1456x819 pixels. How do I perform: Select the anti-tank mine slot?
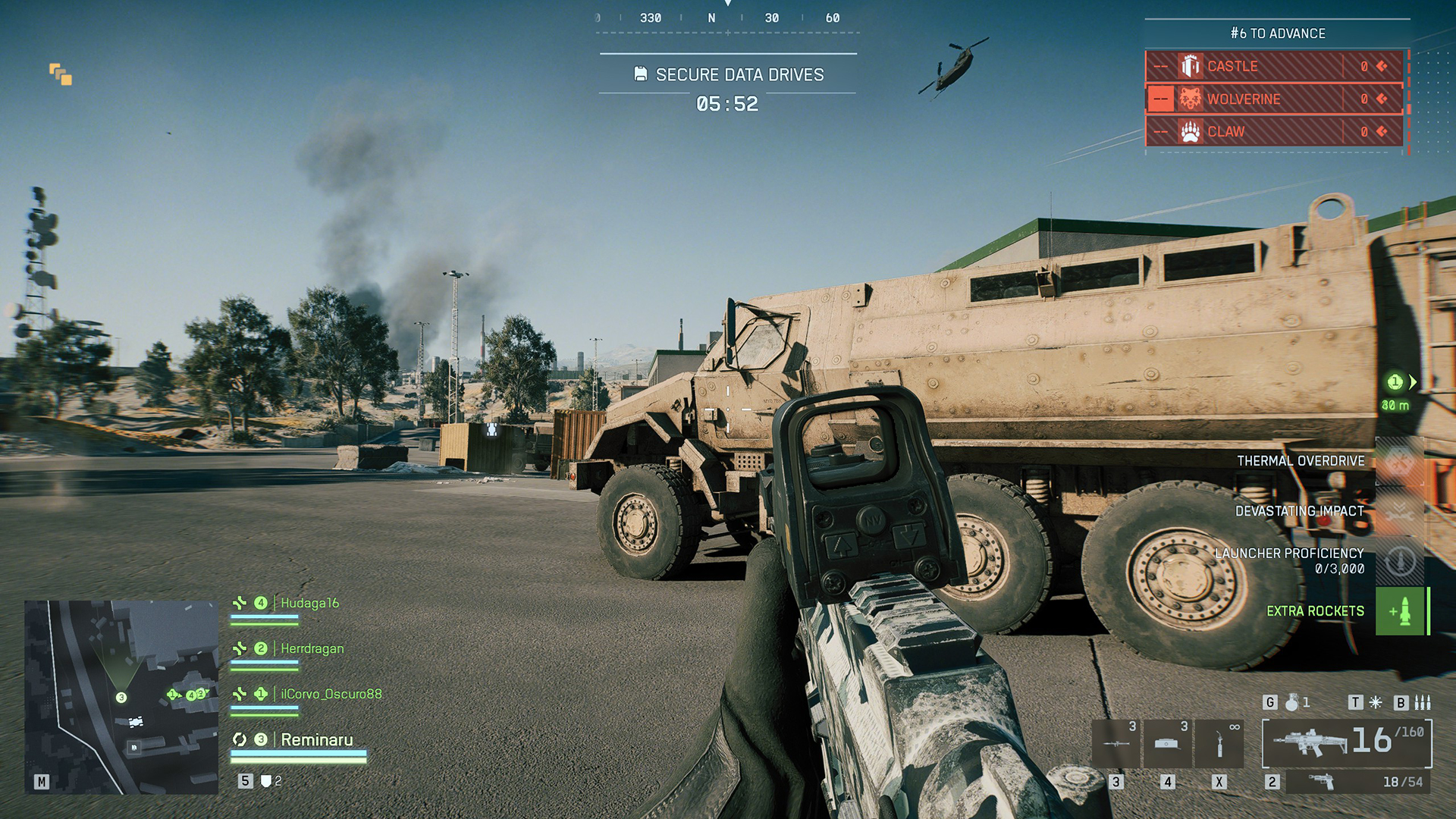1167,744
